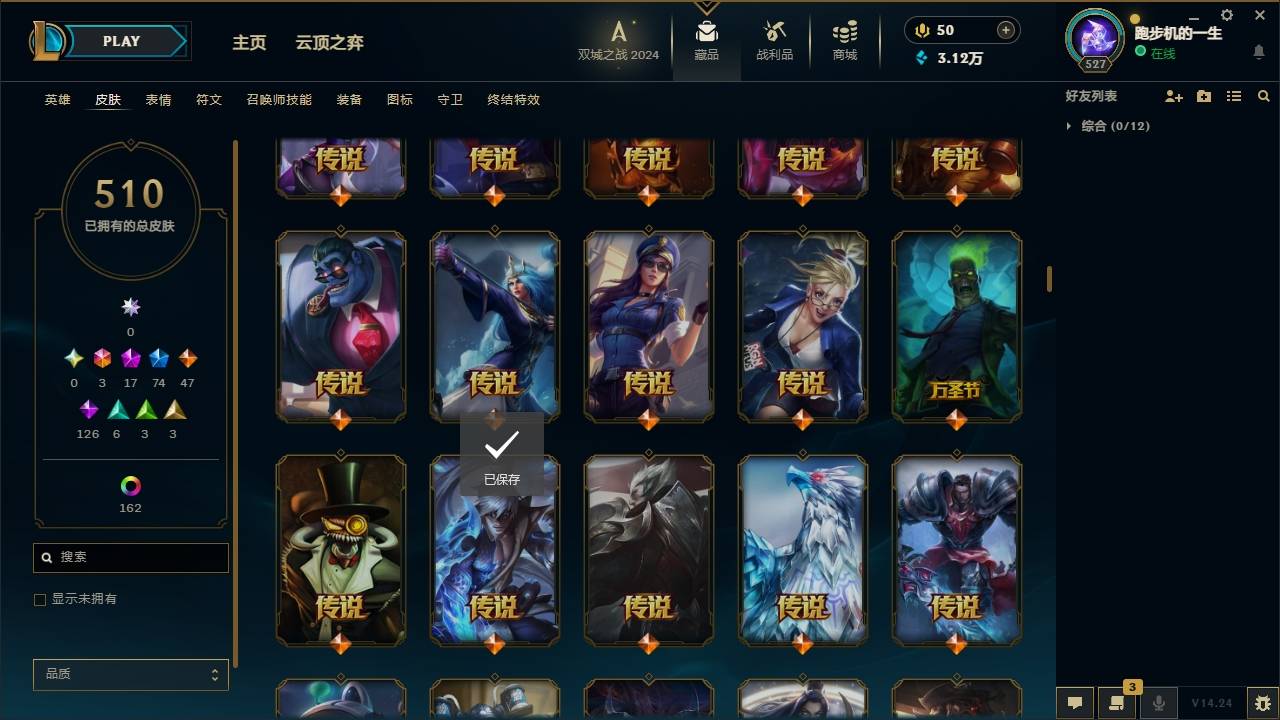Screen dimensions: 1280x720
Task: Open the missions icon with badge 3
Action: 1117,703
